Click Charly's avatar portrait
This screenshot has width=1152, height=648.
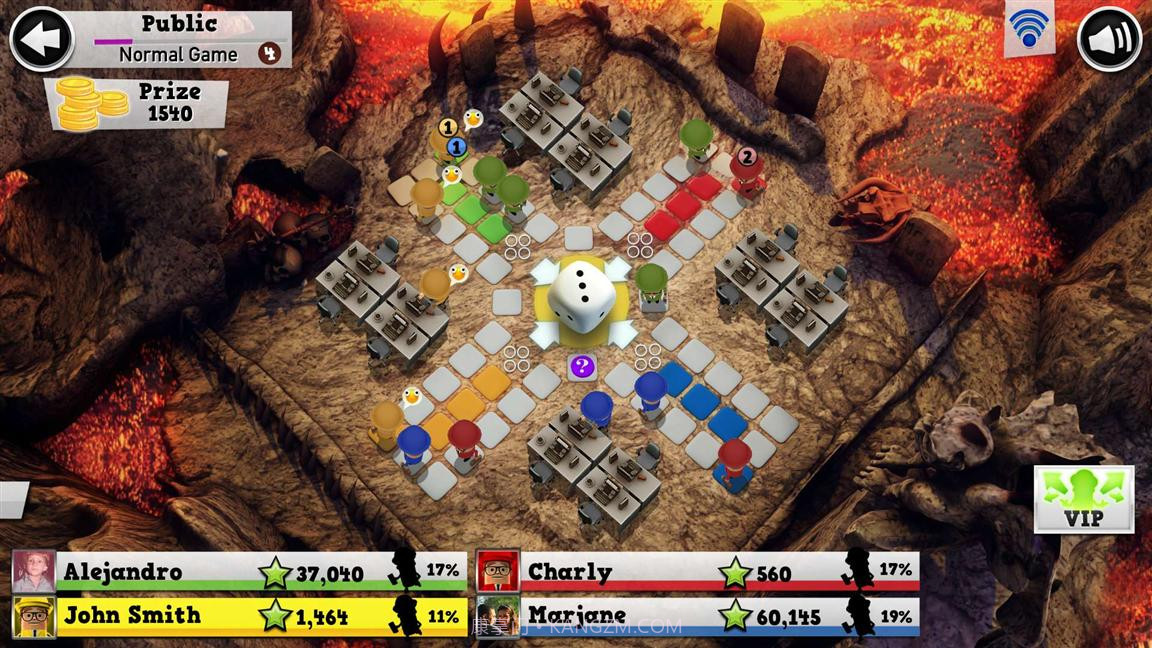pos(497,572)
